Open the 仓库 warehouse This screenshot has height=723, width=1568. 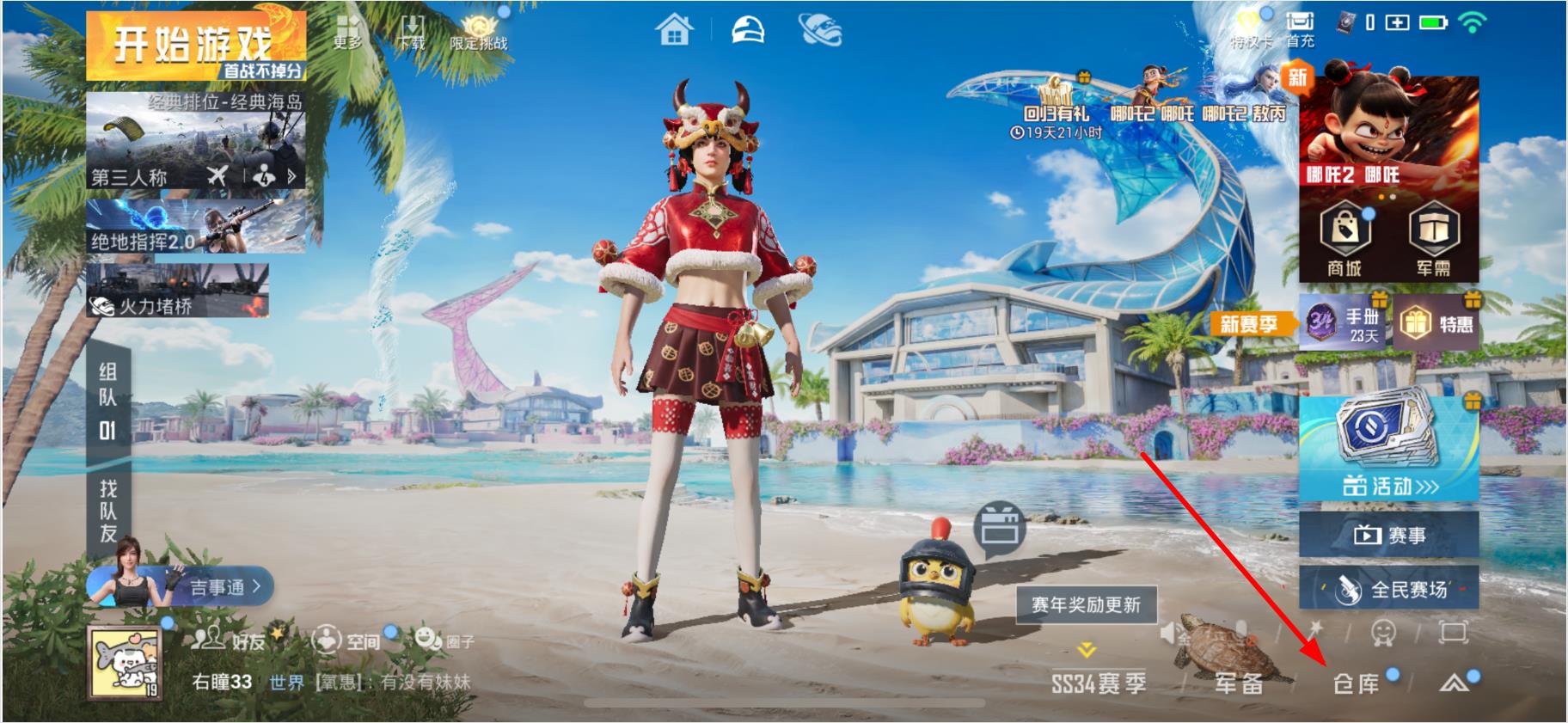(1356, 683)
